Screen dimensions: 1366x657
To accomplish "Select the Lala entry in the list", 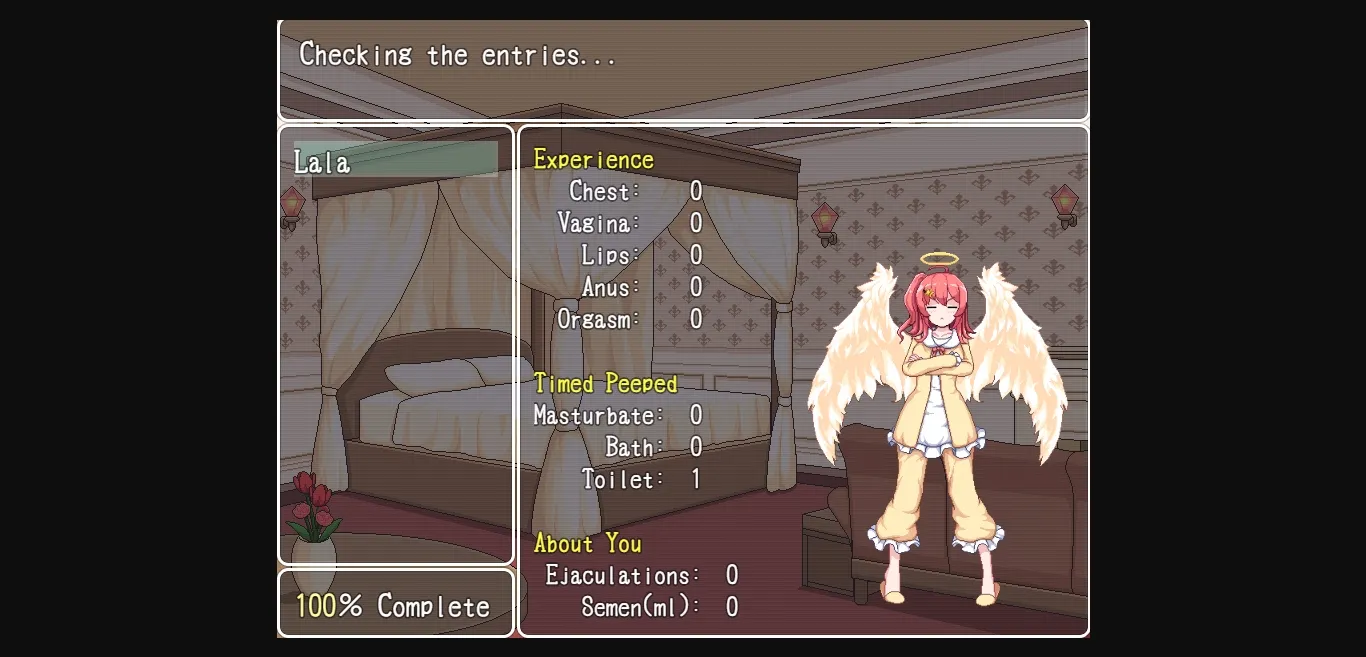I will point(395,160).
